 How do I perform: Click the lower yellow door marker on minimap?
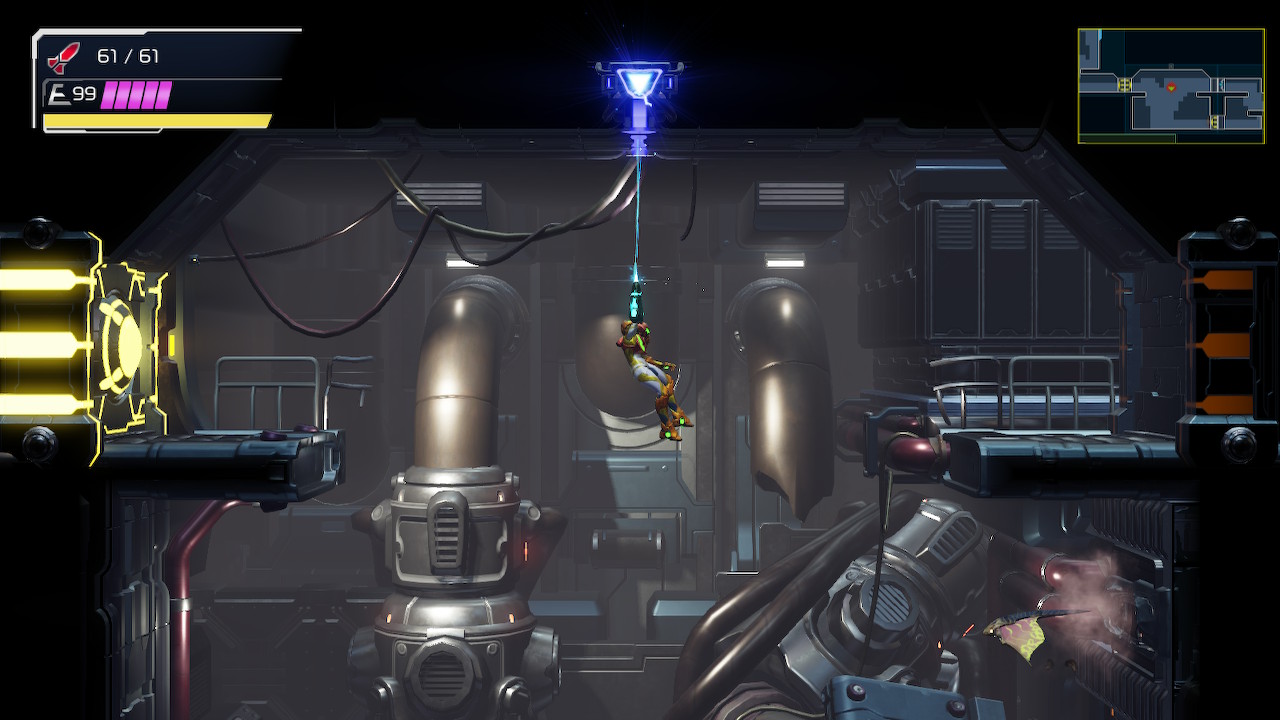coord(1214,121)
